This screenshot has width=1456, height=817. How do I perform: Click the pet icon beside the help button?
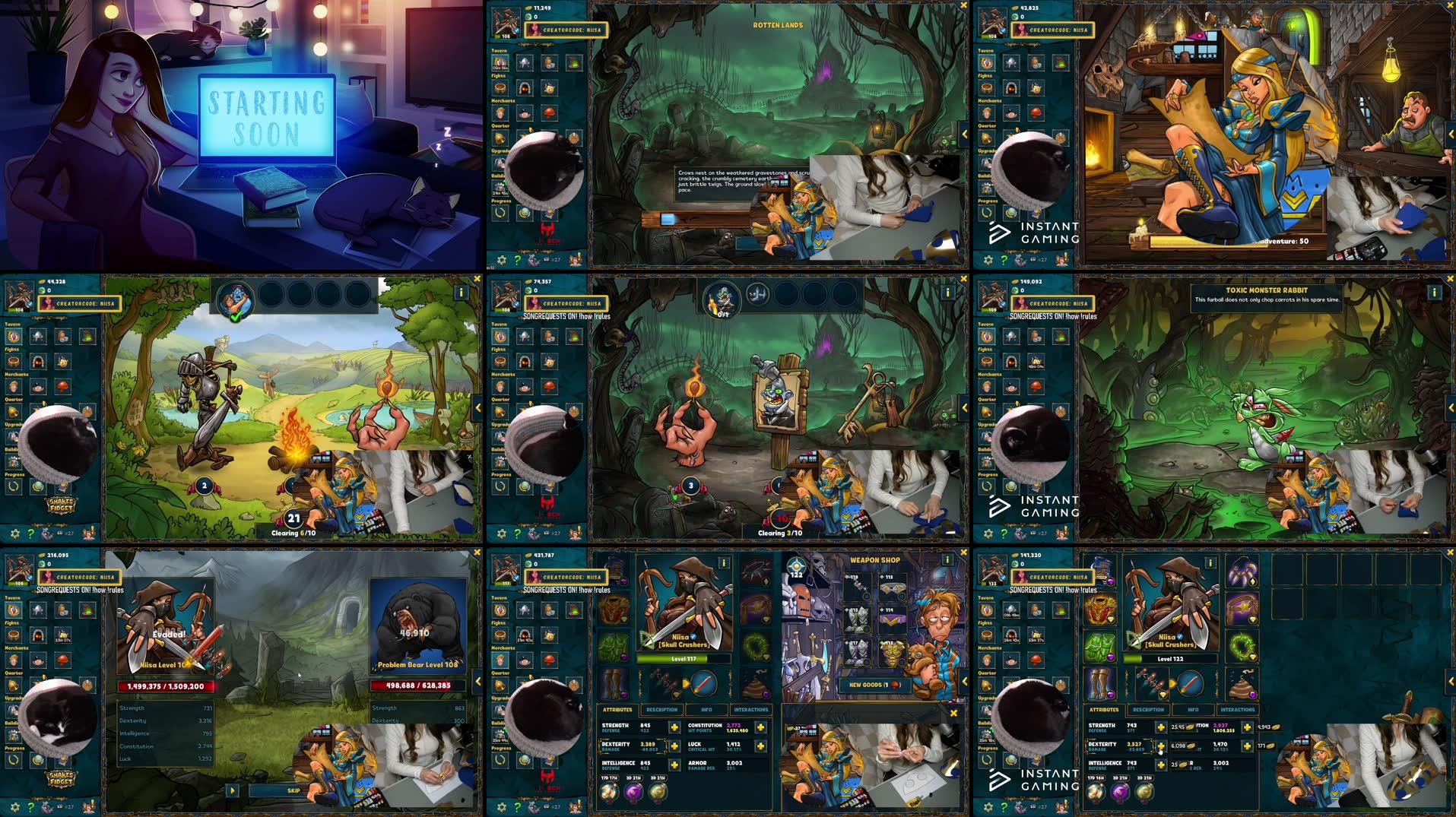click(x=533, y=807)
